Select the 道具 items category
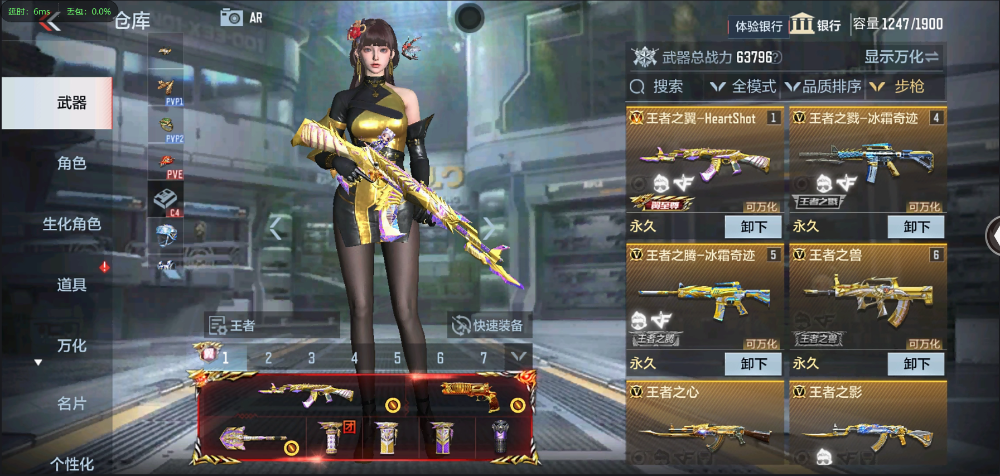Viewport: 1000px width, 476px height. click(x=71, y=285)
